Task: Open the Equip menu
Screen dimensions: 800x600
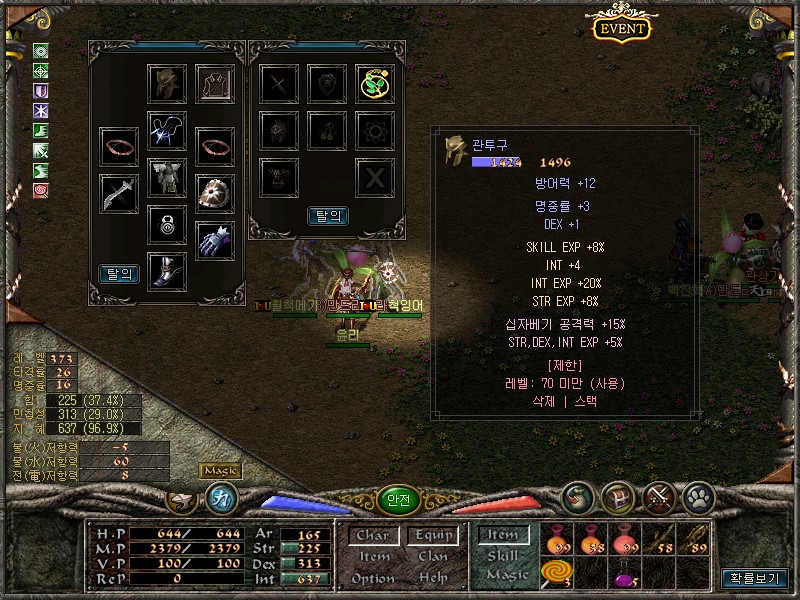Action: [x=432, y=536]
